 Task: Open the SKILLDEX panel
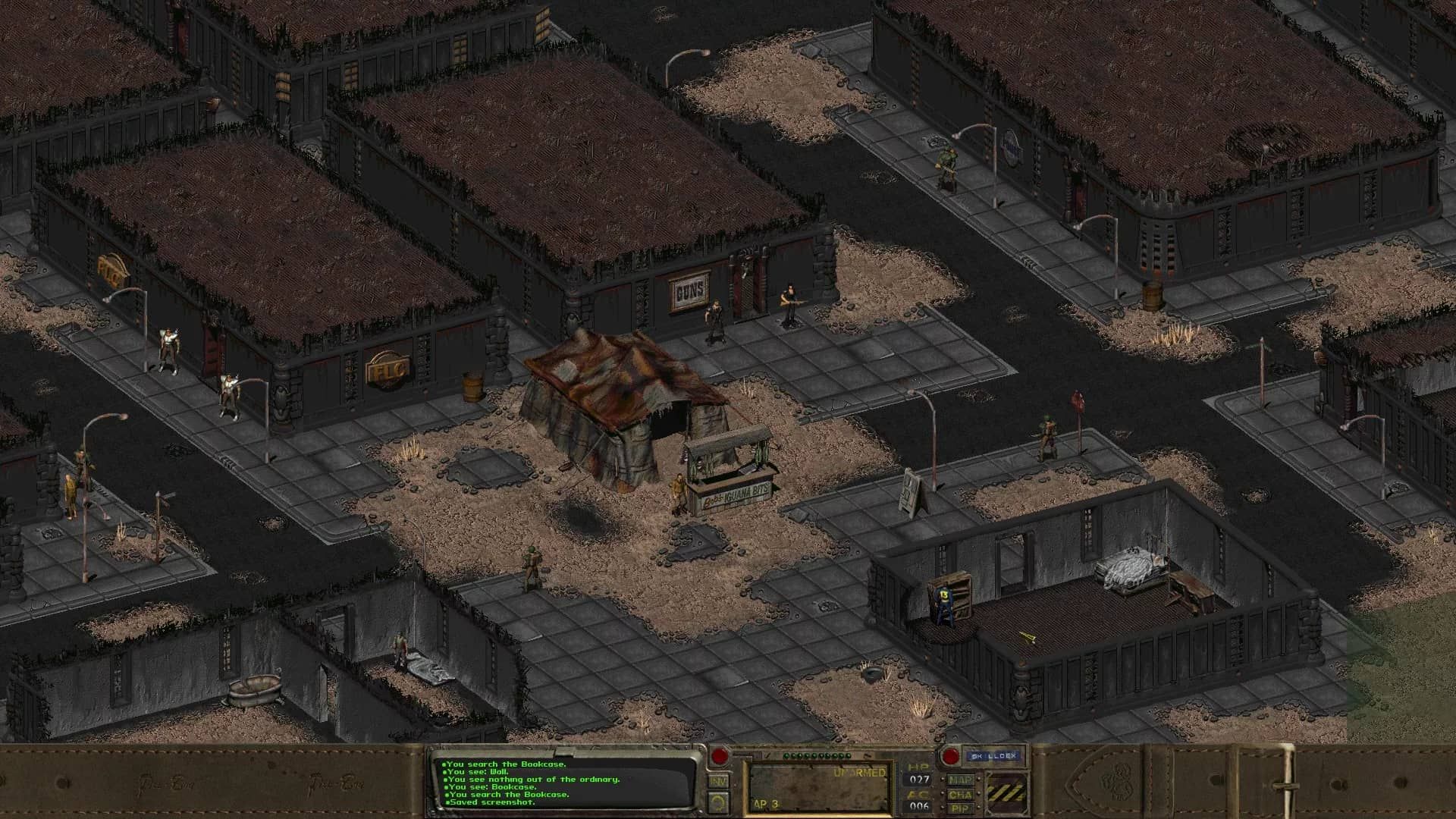(x=993, y=756)
